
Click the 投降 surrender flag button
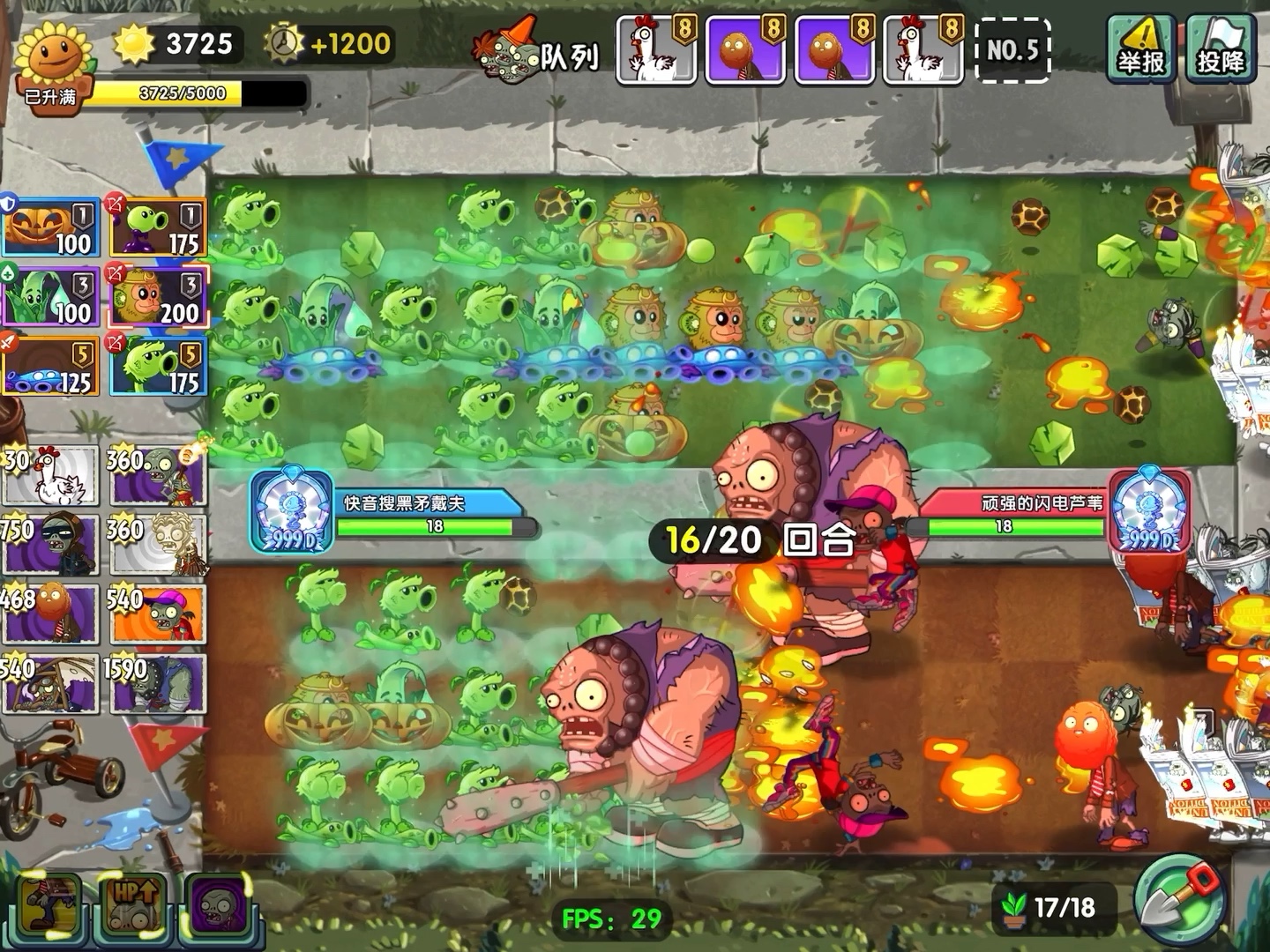(x=1221, y=50)
